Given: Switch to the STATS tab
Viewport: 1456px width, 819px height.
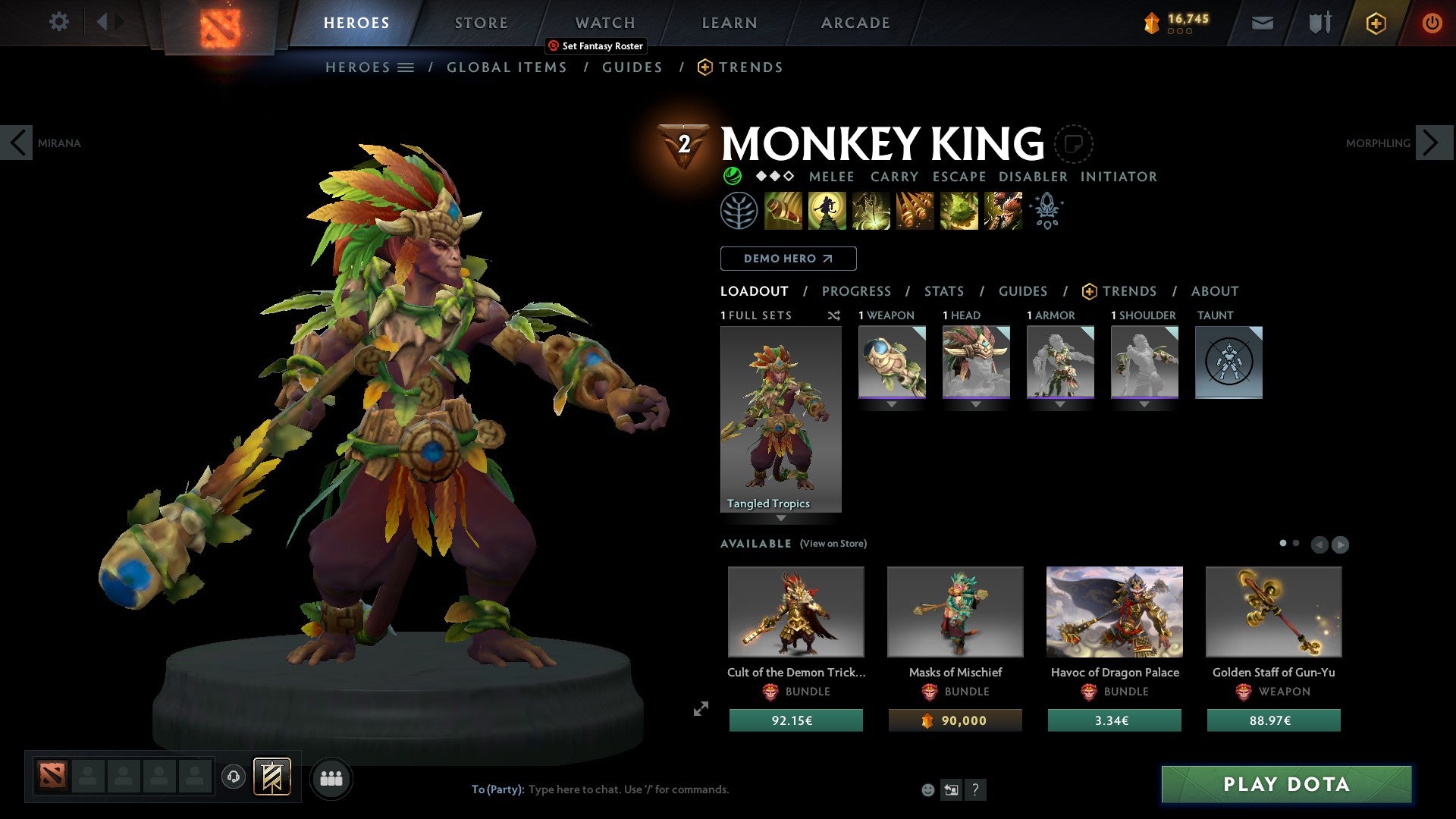Looking at the screenshot, I should coord(943,291).
